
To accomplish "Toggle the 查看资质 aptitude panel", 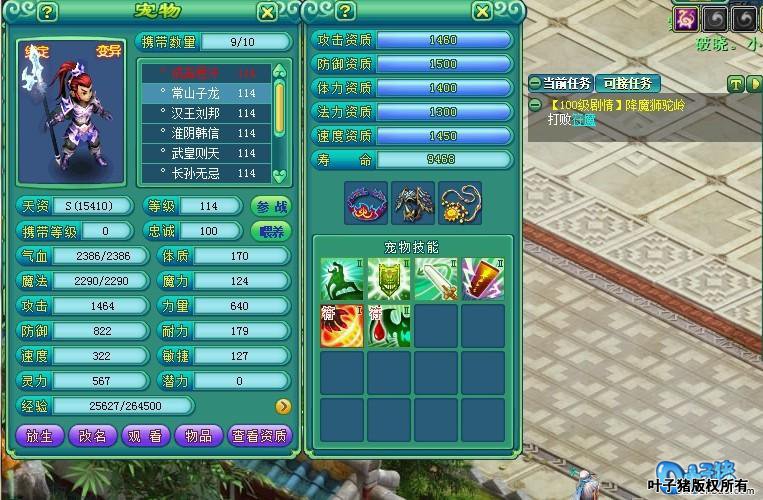I will (x=259, y=435).
